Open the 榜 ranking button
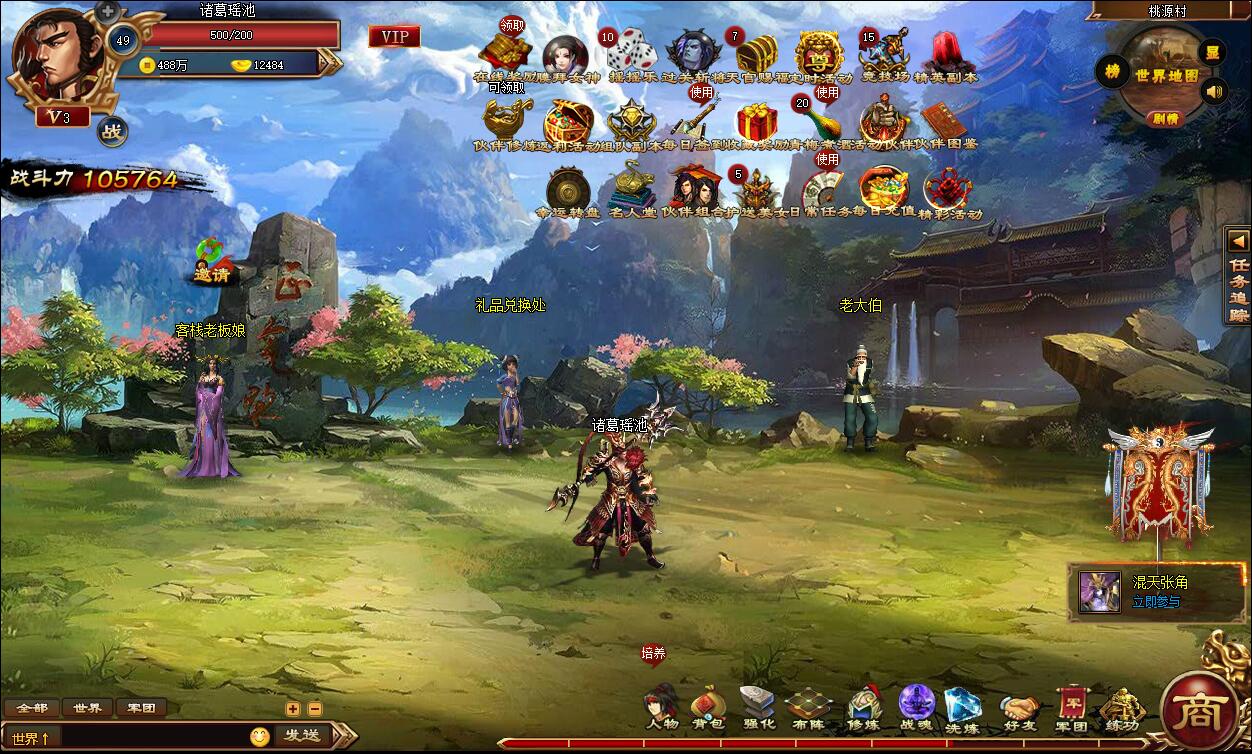 1111,71
